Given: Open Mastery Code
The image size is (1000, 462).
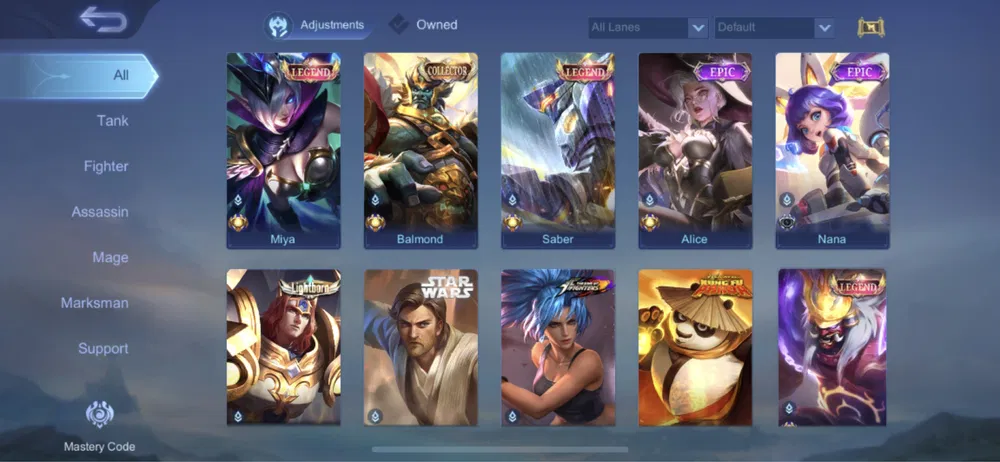Looking at the screenshot, I should pyautogui.click(x=99, y=426).
